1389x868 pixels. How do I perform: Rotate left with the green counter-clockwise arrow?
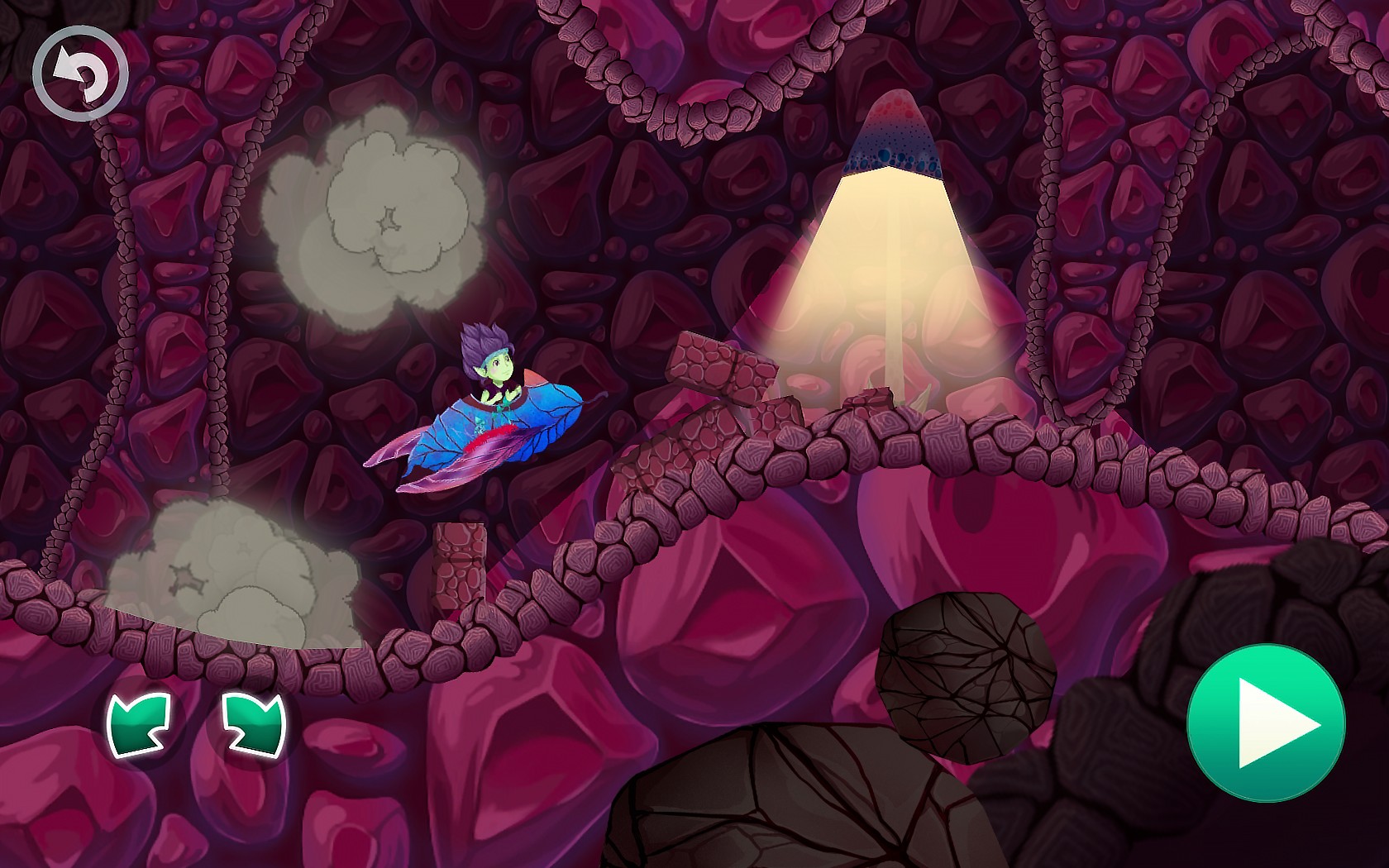(x=138, y=724)
